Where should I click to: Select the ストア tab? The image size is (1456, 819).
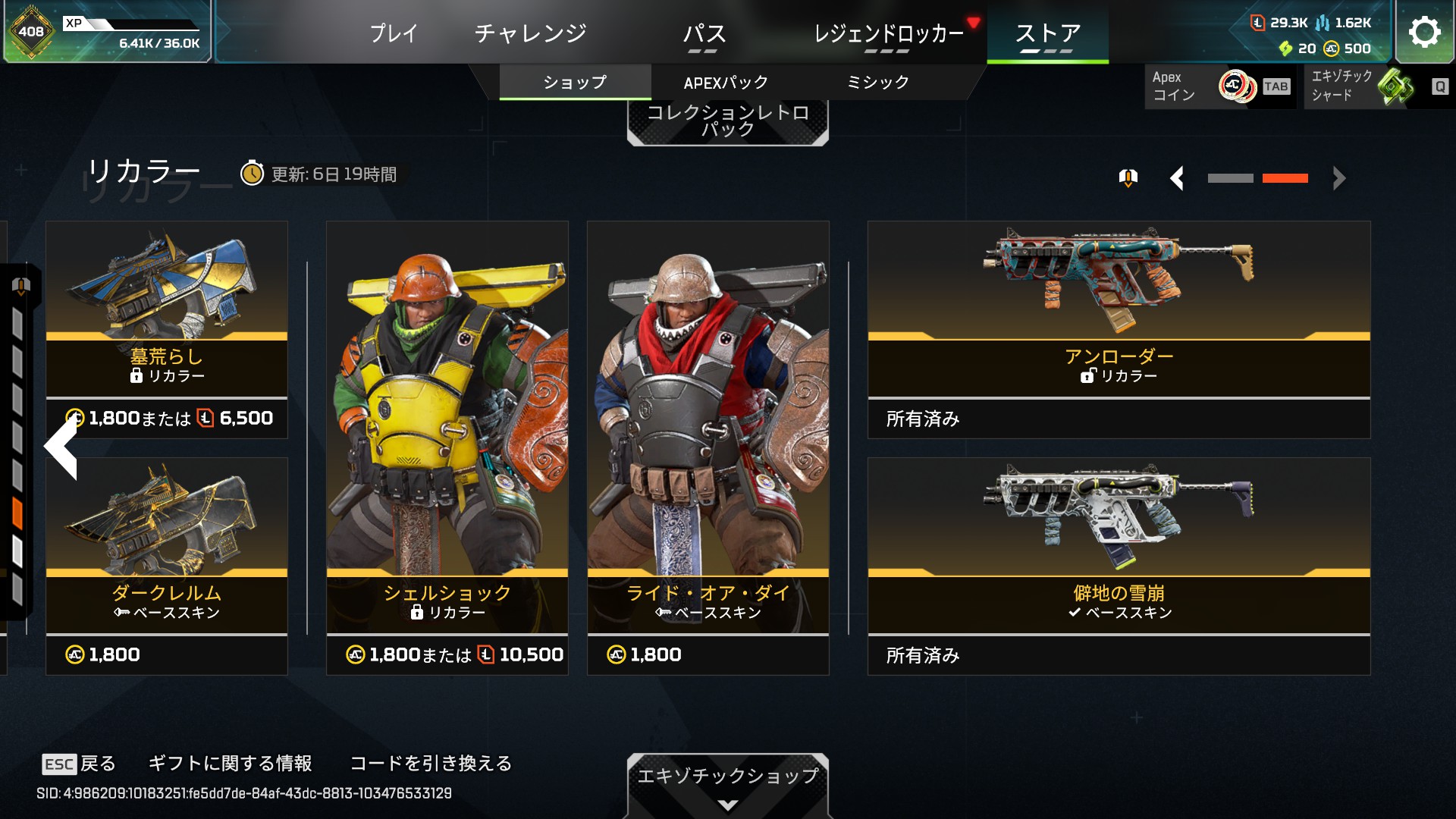click(1047, 33)
